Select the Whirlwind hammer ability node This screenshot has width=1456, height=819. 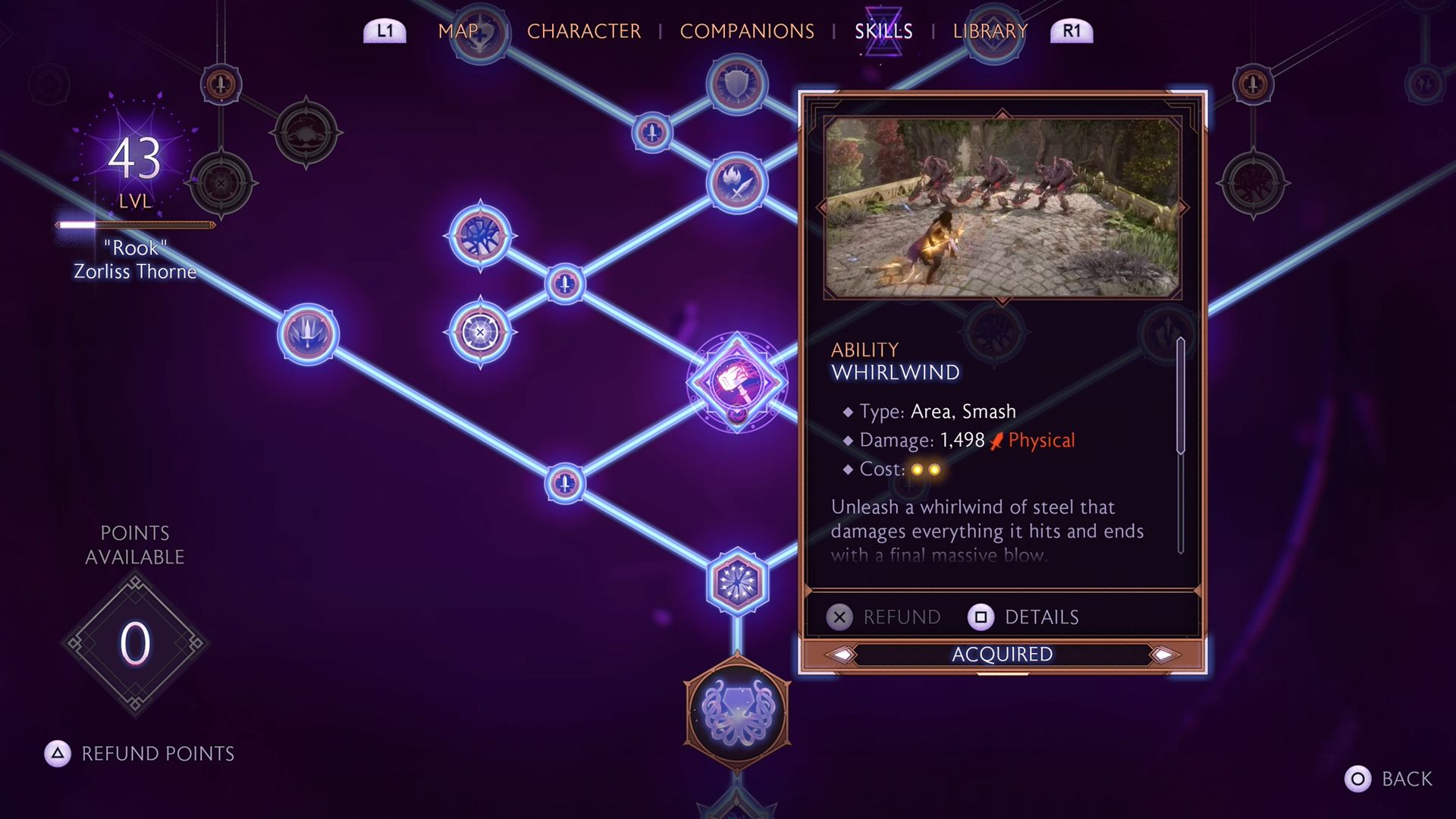tap(736, 381)
